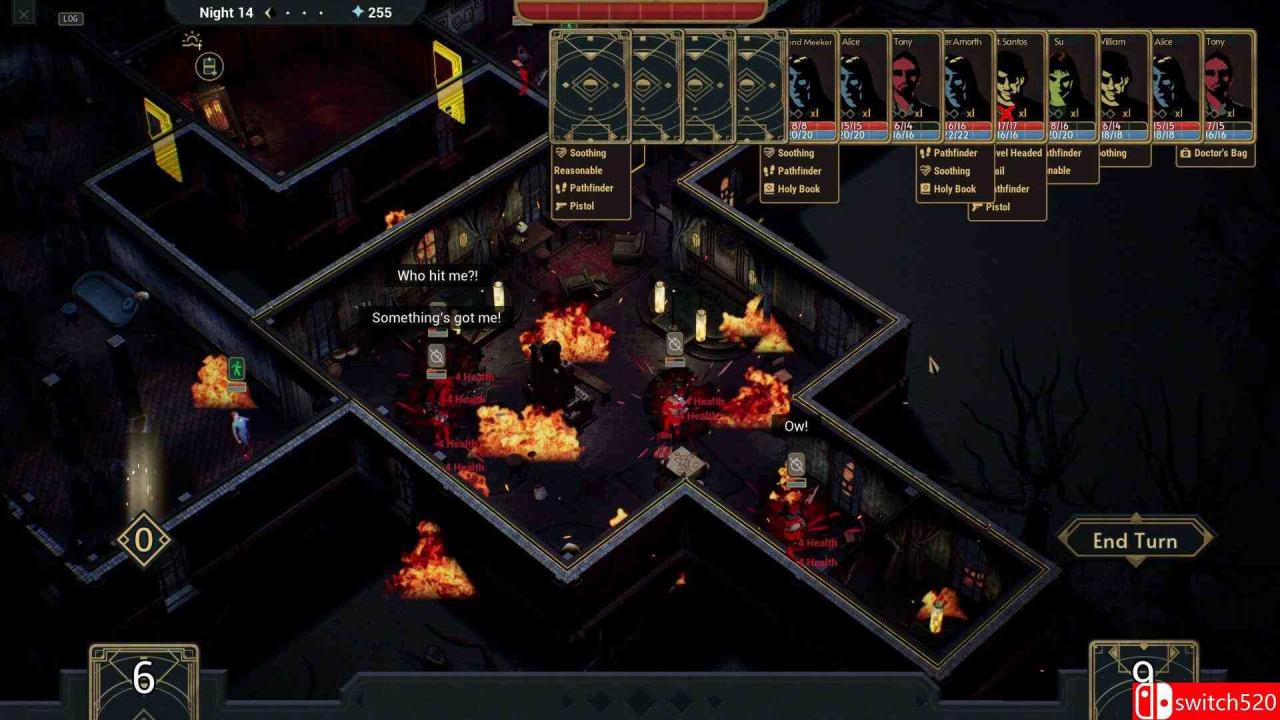The image size is (1280, 720).
Task: Click the End Turn button
Action: pyautogui.click(x=1135, y=541)
